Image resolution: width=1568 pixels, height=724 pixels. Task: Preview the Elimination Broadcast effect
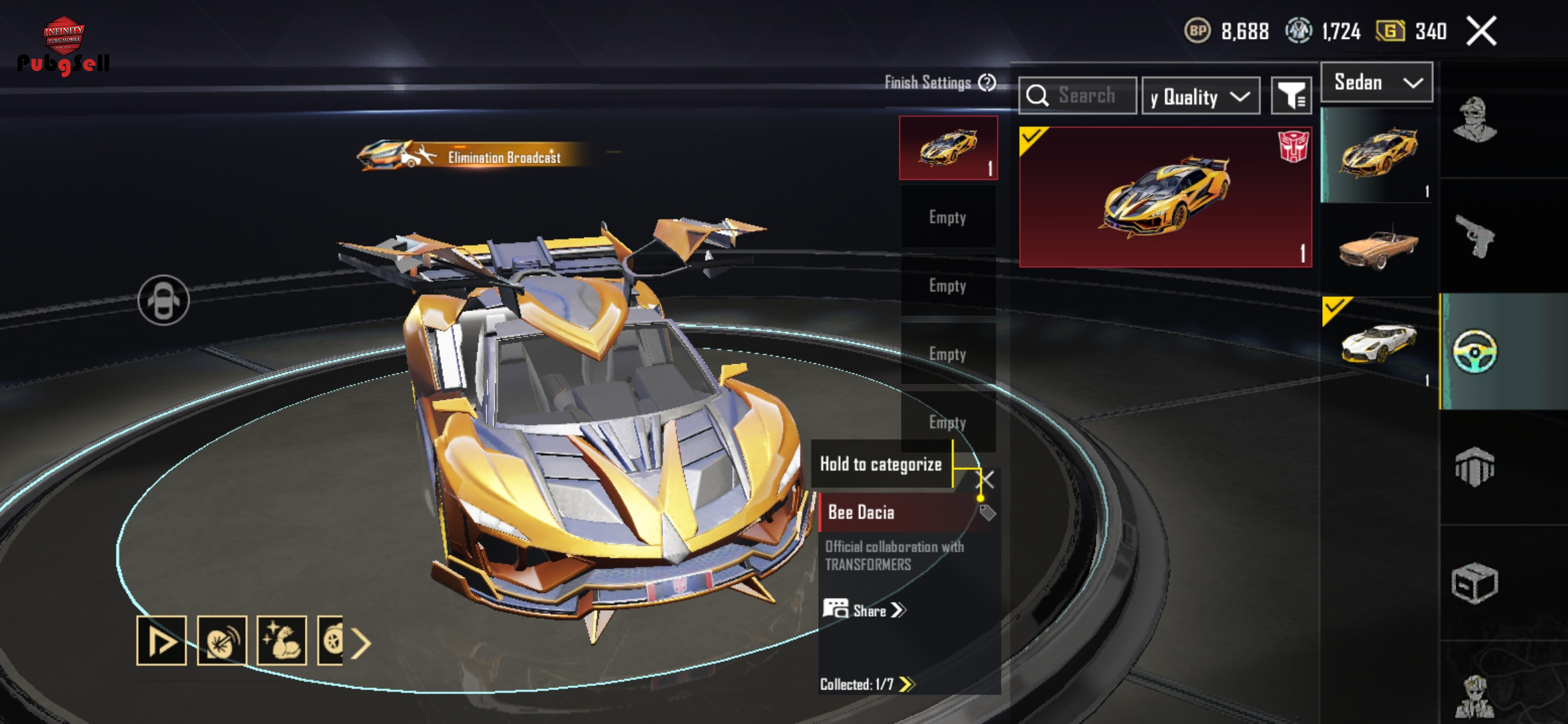[x=469, y=156]
